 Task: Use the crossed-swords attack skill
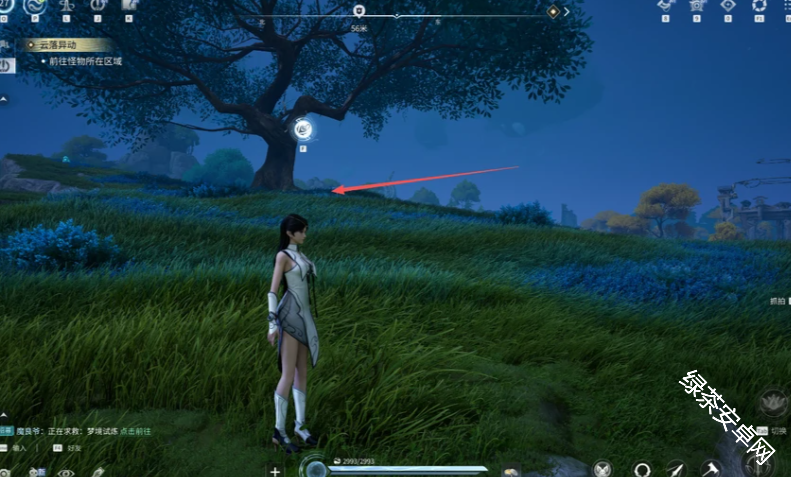coord(602,468)
